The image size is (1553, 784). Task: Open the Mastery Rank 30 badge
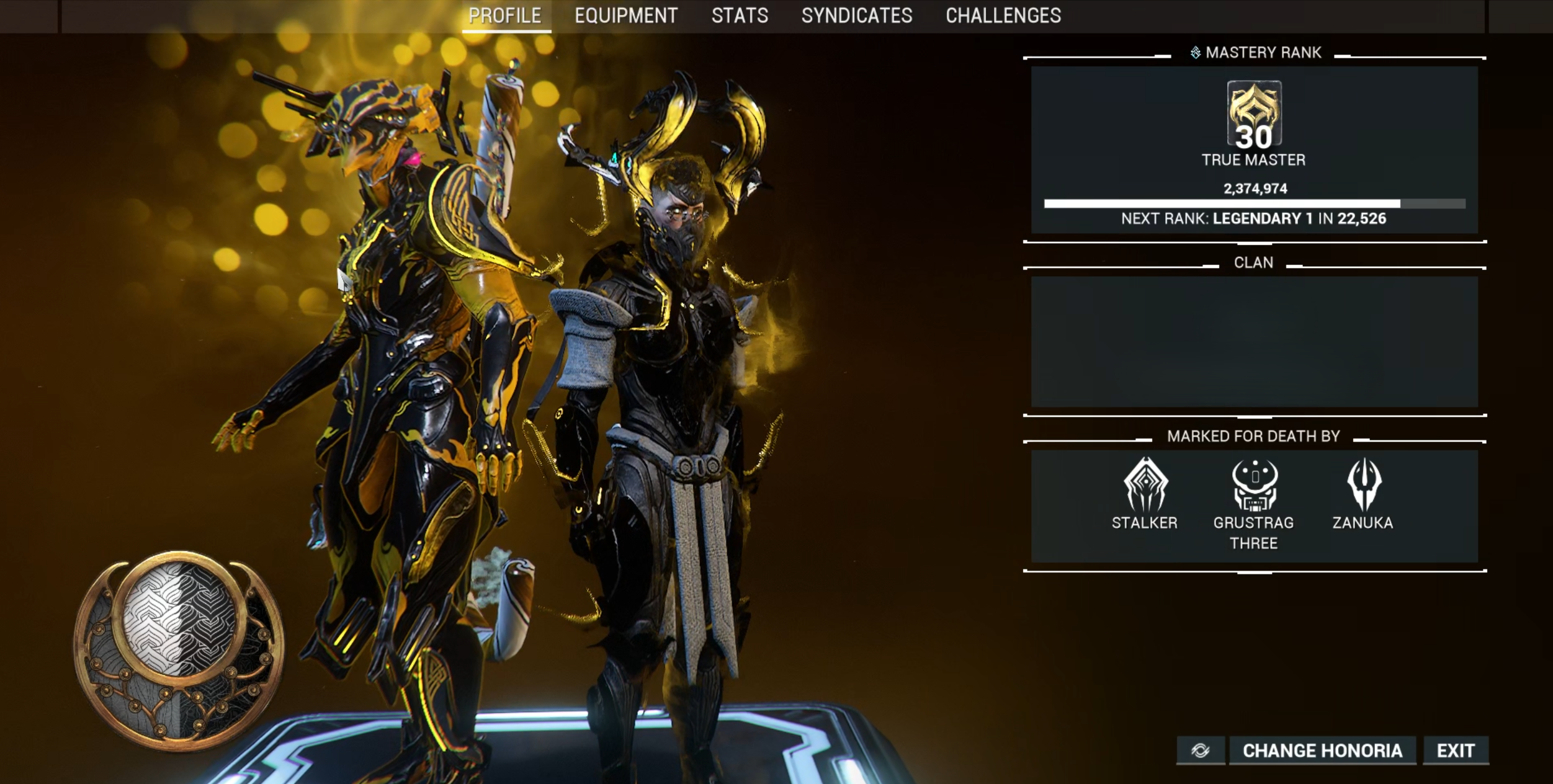point(1254,115)
